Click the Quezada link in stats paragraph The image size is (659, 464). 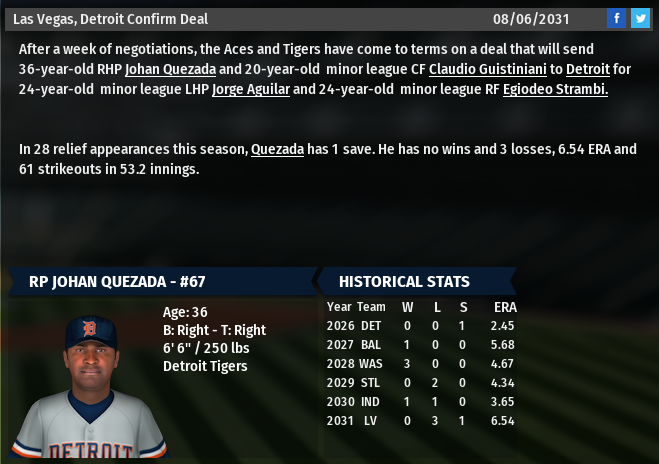pos(277,149)
